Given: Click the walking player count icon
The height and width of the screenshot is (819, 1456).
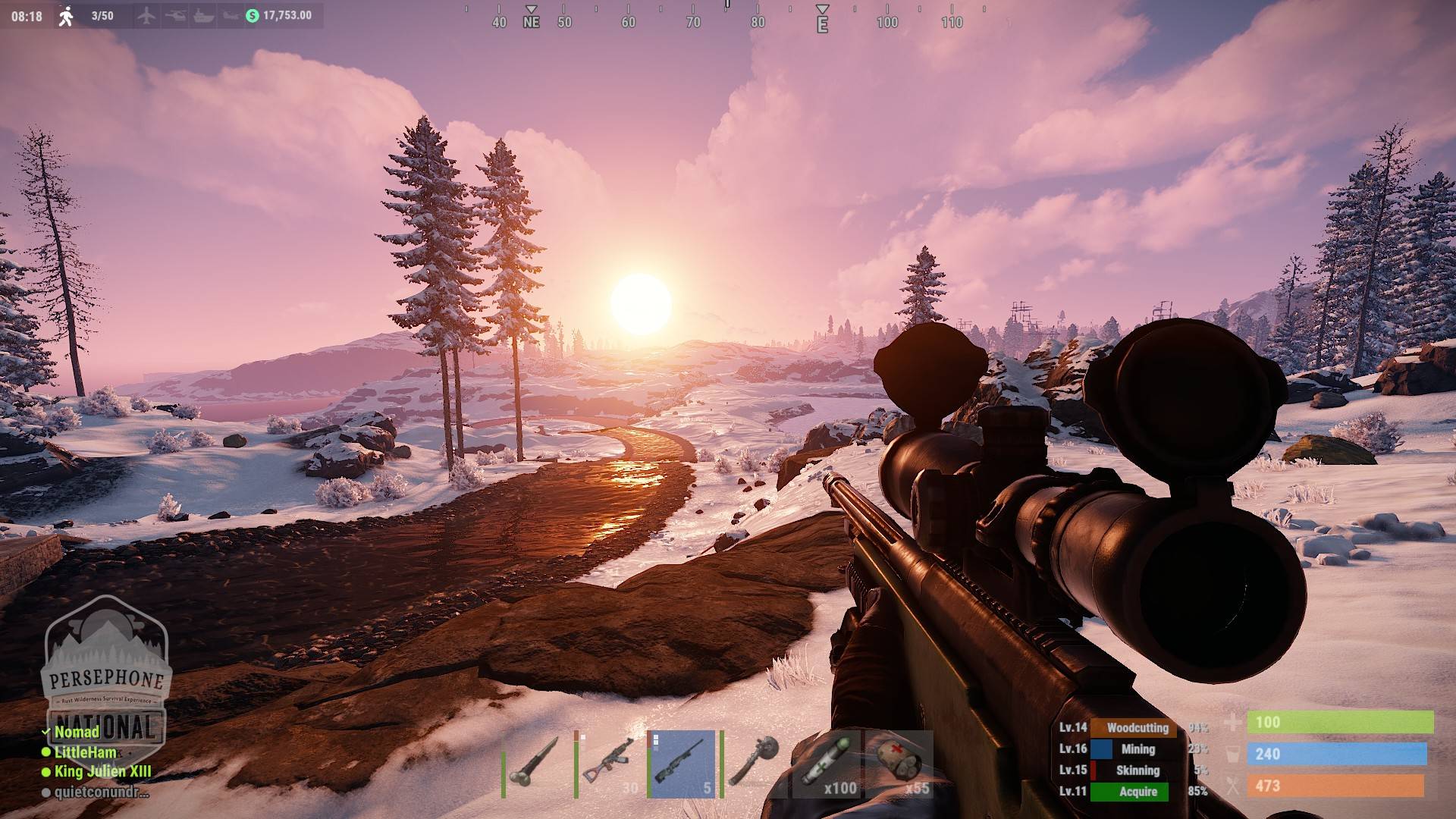Looking at the screenshot, I should click(x=67, y=16).
